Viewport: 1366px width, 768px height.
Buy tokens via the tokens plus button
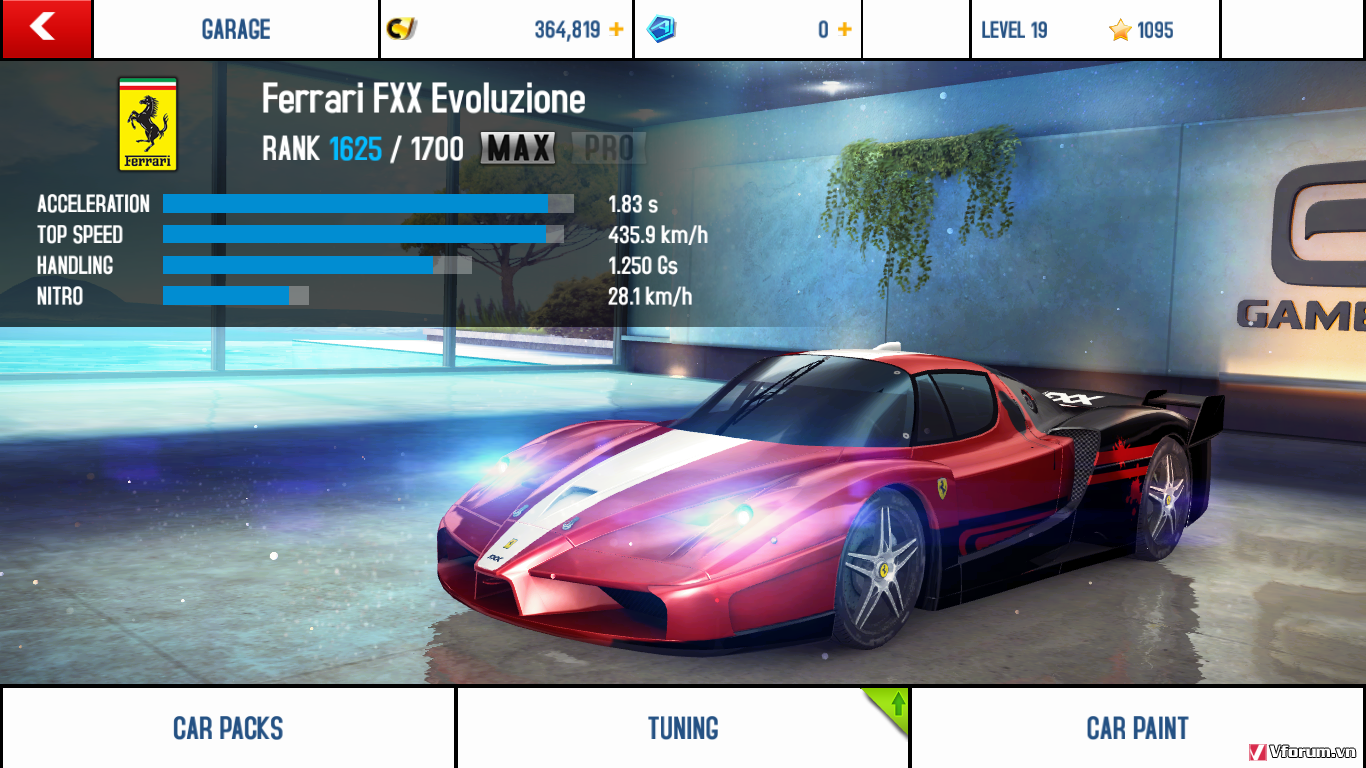click(x=845, y=30)
